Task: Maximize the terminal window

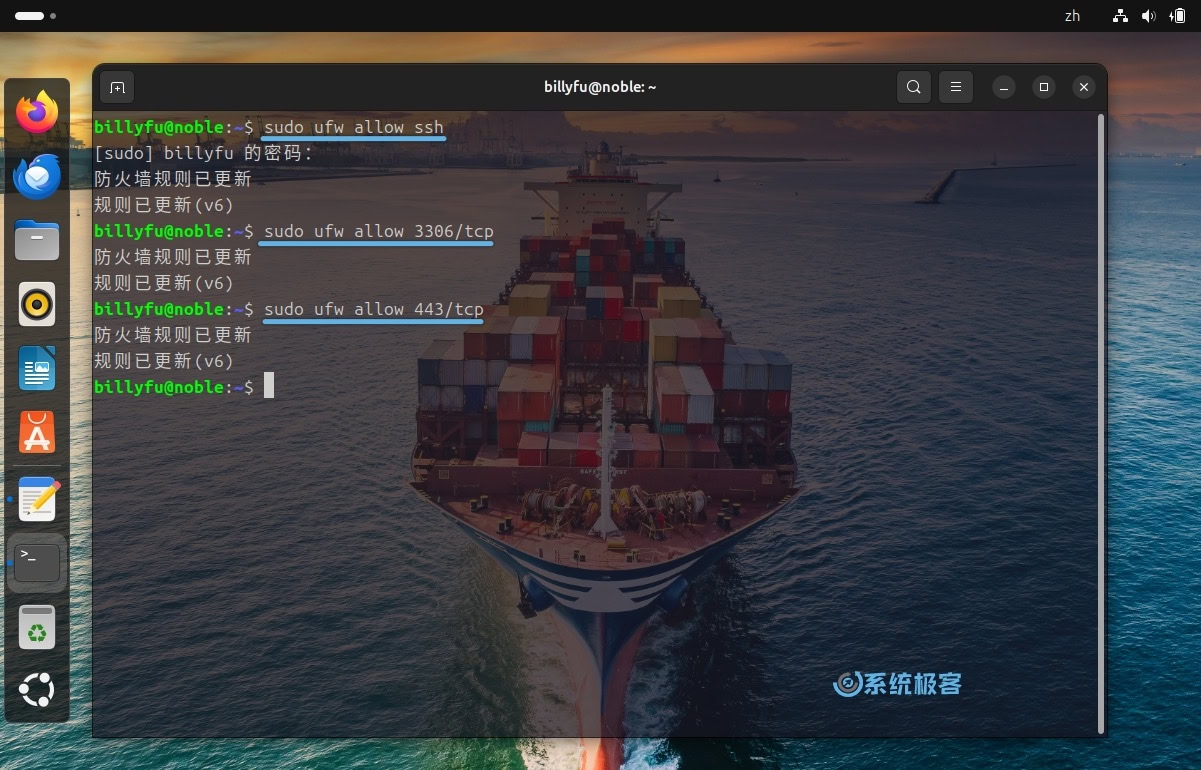Action: (x=1044, y=87)
